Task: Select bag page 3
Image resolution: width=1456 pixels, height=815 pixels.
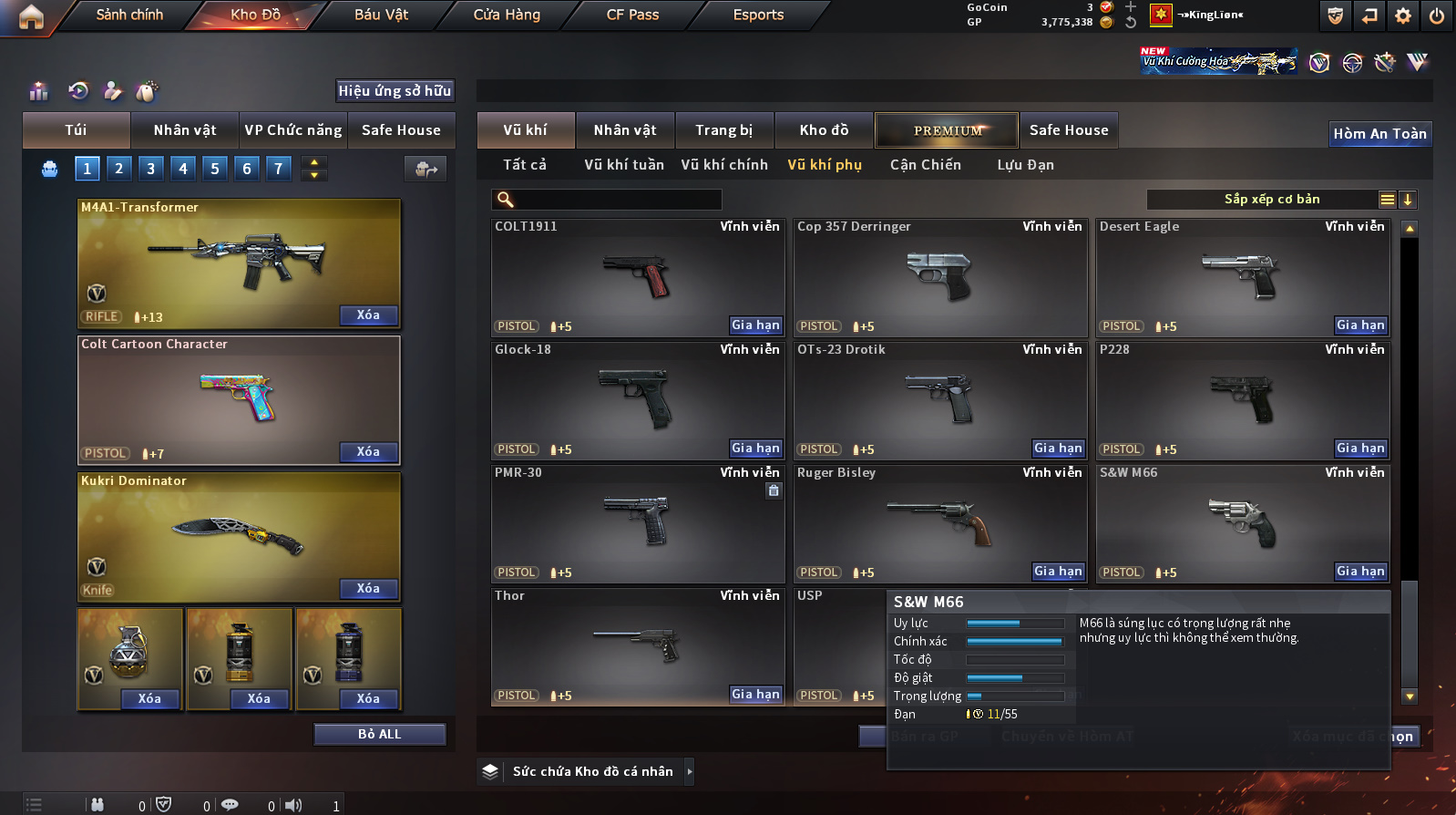Action: [x=151, y=169]
